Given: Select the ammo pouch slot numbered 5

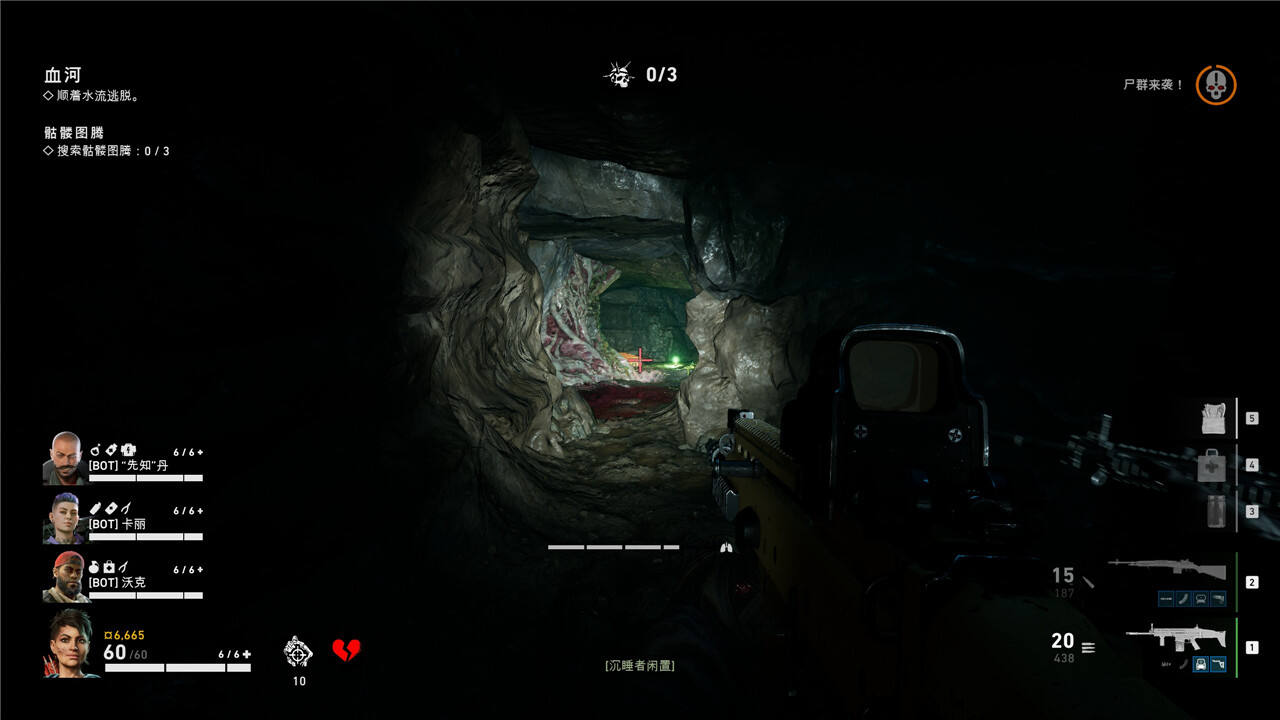Looking at the screenshot, I should 1214,418.
